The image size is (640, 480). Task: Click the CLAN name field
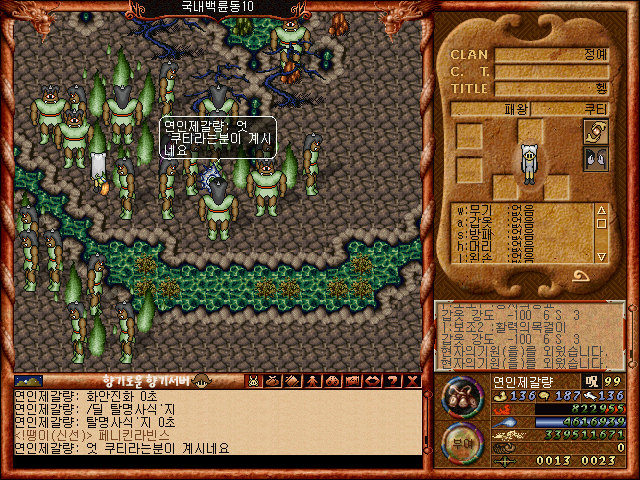click(559, 54)
